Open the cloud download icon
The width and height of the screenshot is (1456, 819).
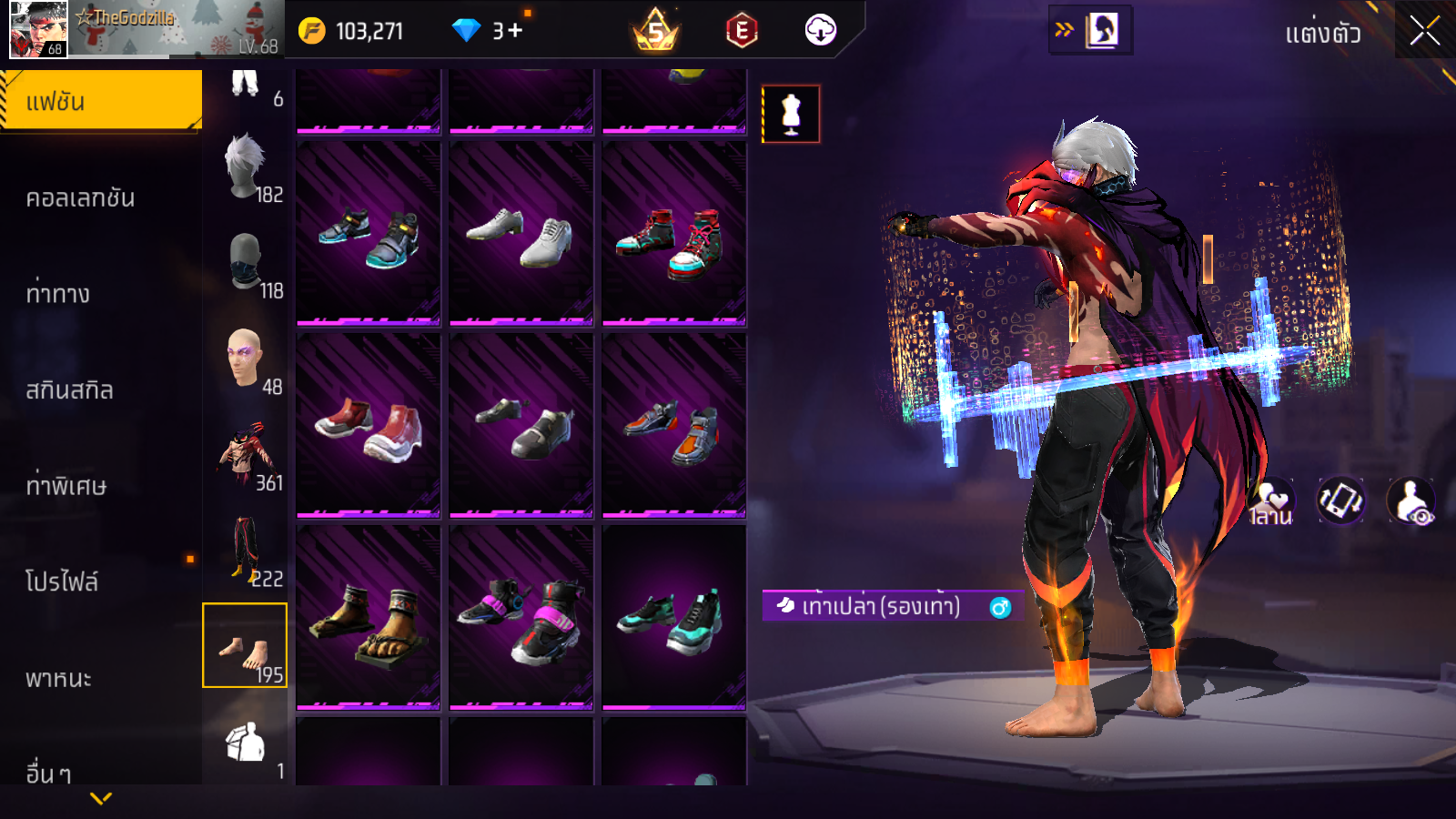820,30
